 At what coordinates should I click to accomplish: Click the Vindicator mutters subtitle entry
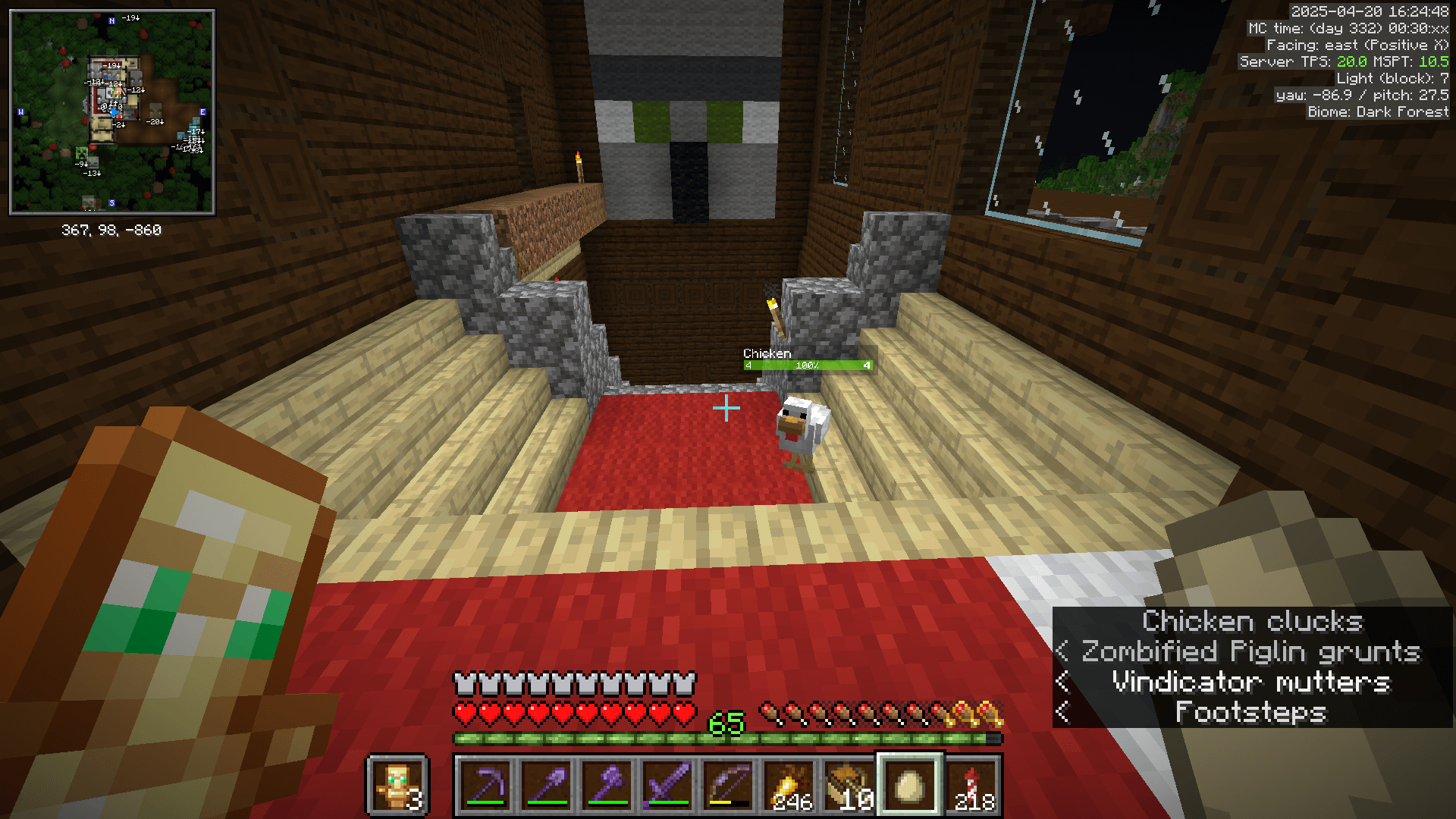coord(1251,682)
